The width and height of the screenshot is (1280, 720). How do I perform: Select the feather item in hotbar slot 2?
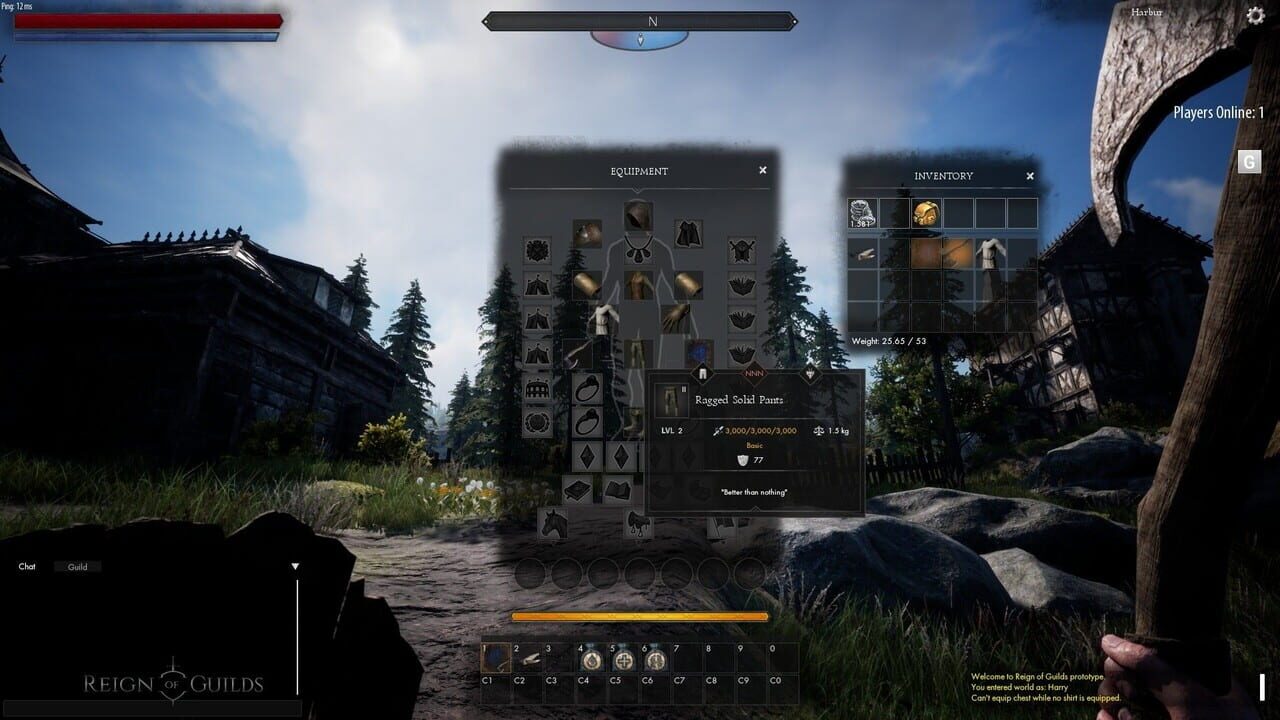528,659
